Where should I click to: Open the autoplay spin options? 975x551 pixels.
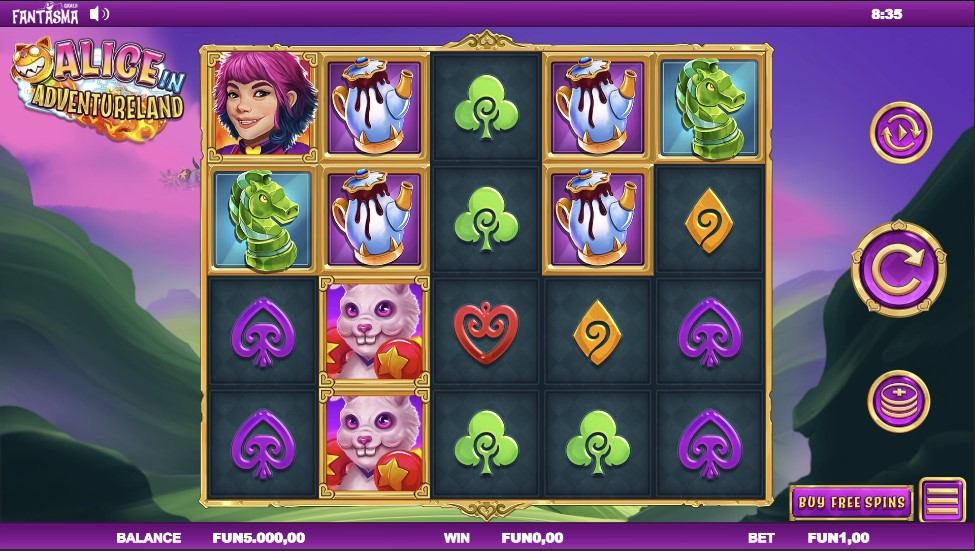coord(899,131)
